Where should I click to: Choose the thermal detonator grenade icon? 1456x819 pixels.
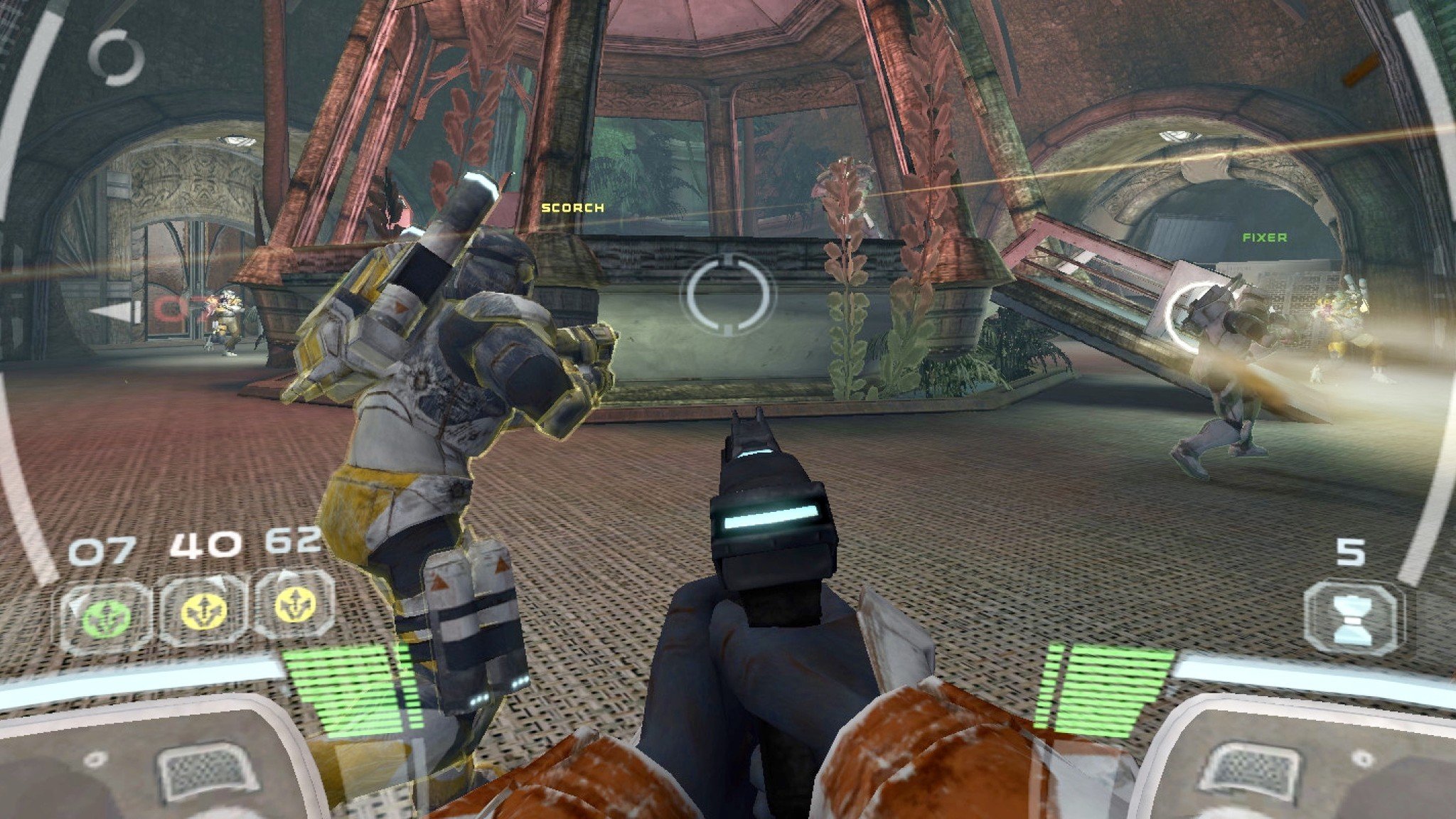(x=1353, y=618)
